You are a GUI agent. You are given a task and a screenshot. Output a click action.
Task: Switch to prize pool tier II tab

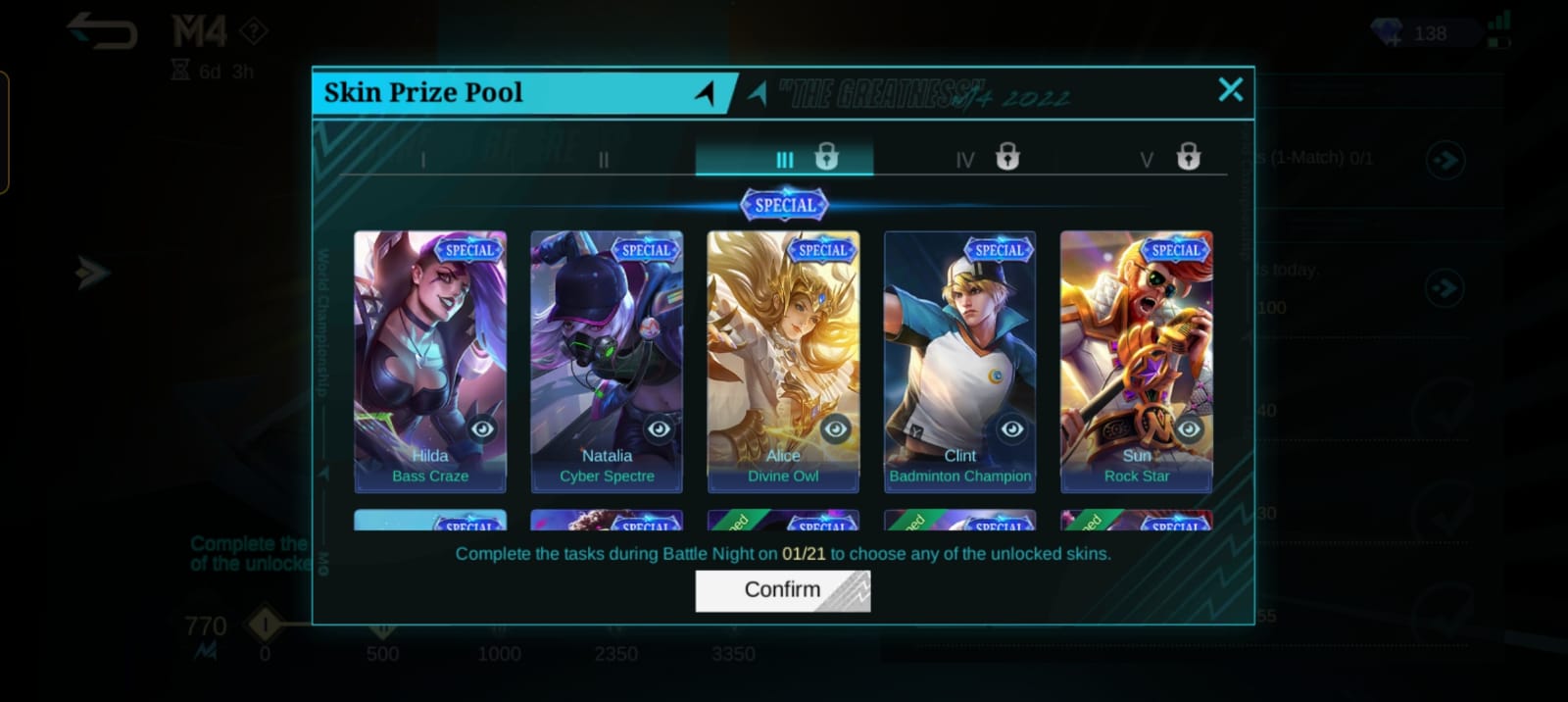[604, 159]
